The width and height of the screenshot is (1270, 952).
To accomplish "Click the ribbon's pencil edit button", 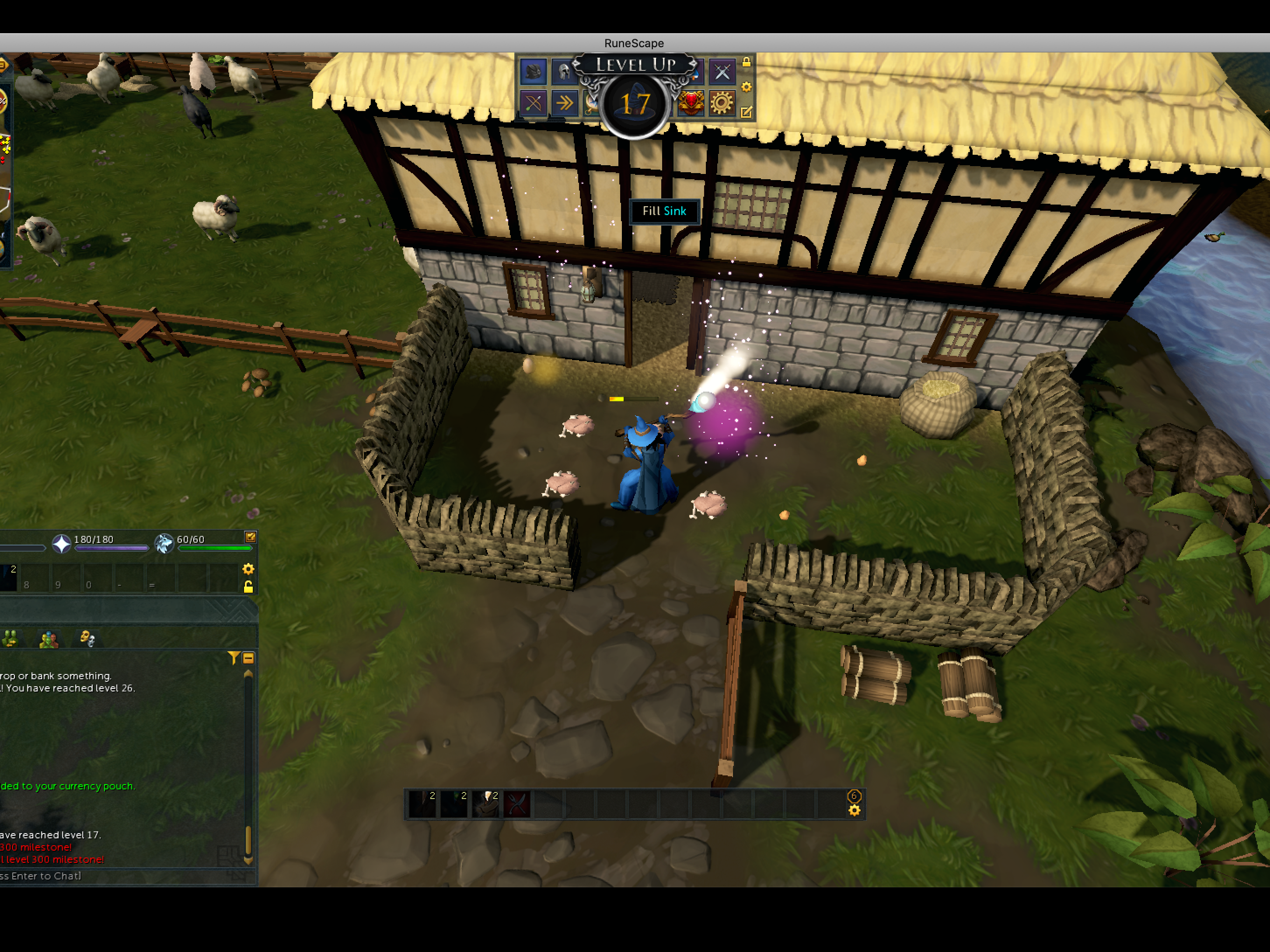I will [x=747, y=112].
